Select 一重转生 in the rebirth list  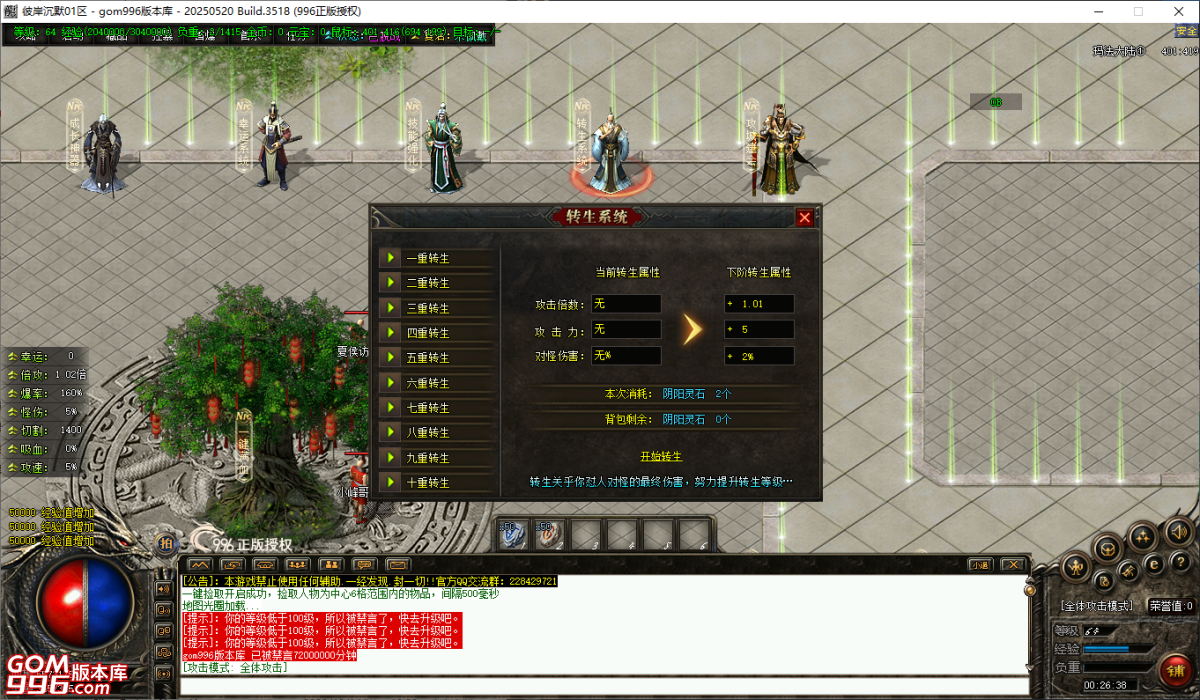[437, 258]
